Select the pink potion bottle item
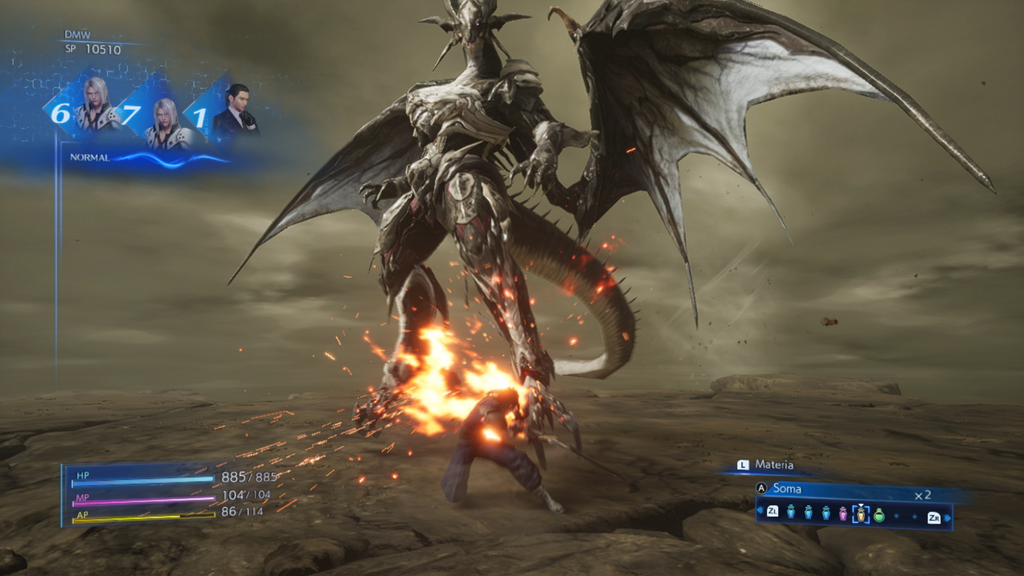This screenshot has width=1024, height=576. (x=842, y=514)
